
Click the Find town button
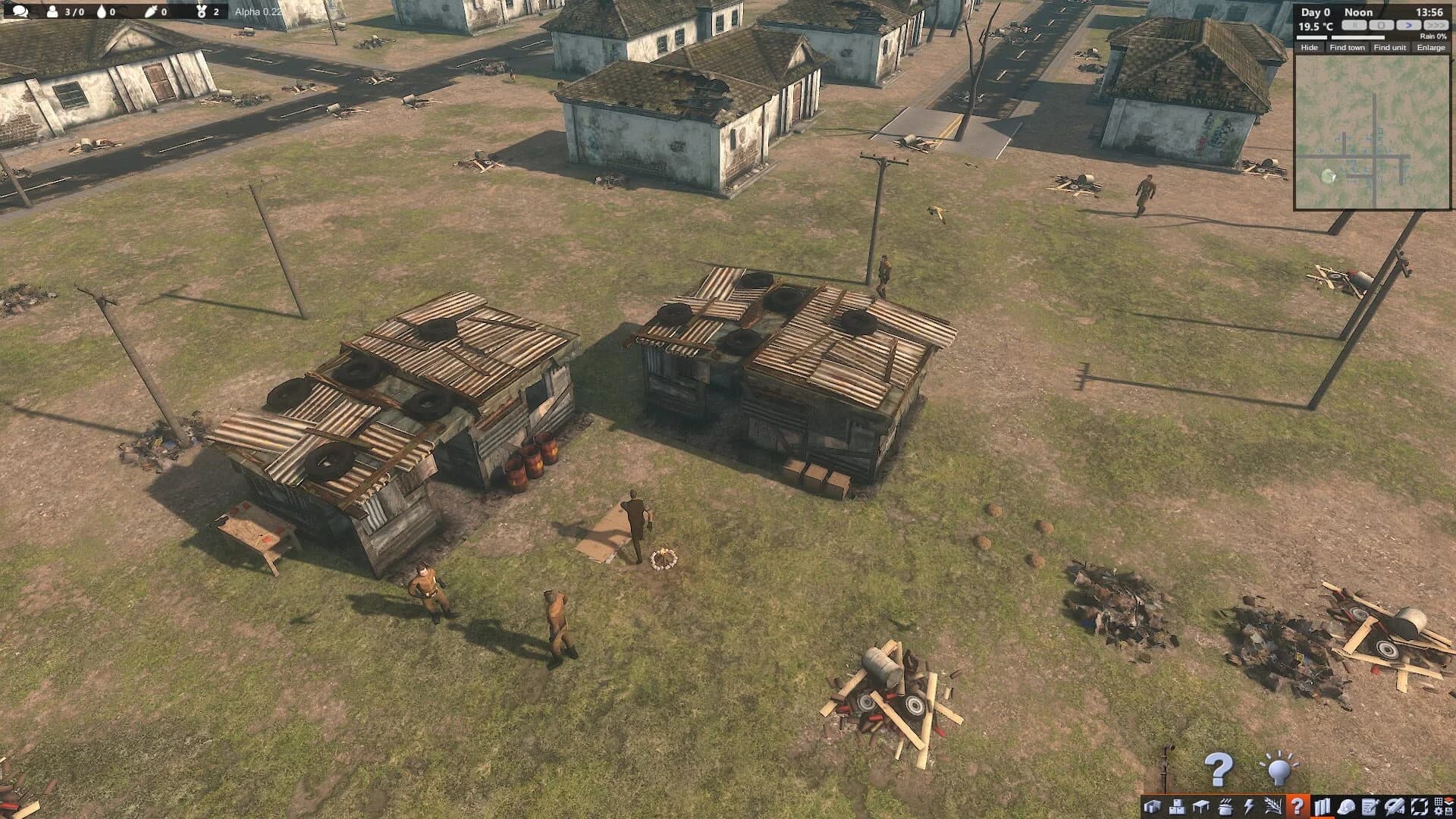(1348, 49)
